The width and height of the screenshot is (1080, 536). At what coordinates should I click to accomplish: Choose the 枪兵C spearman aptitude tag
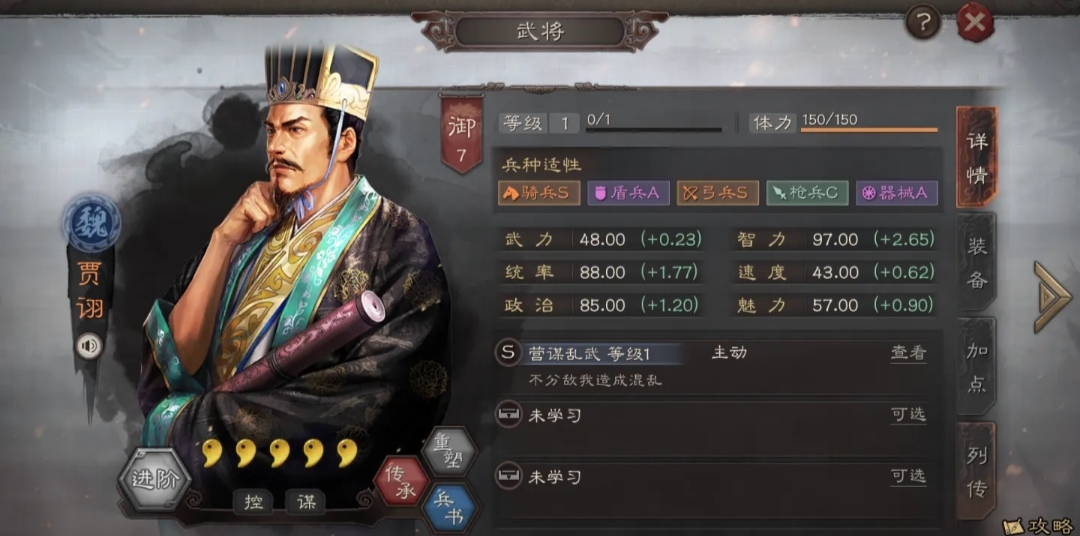807,193
